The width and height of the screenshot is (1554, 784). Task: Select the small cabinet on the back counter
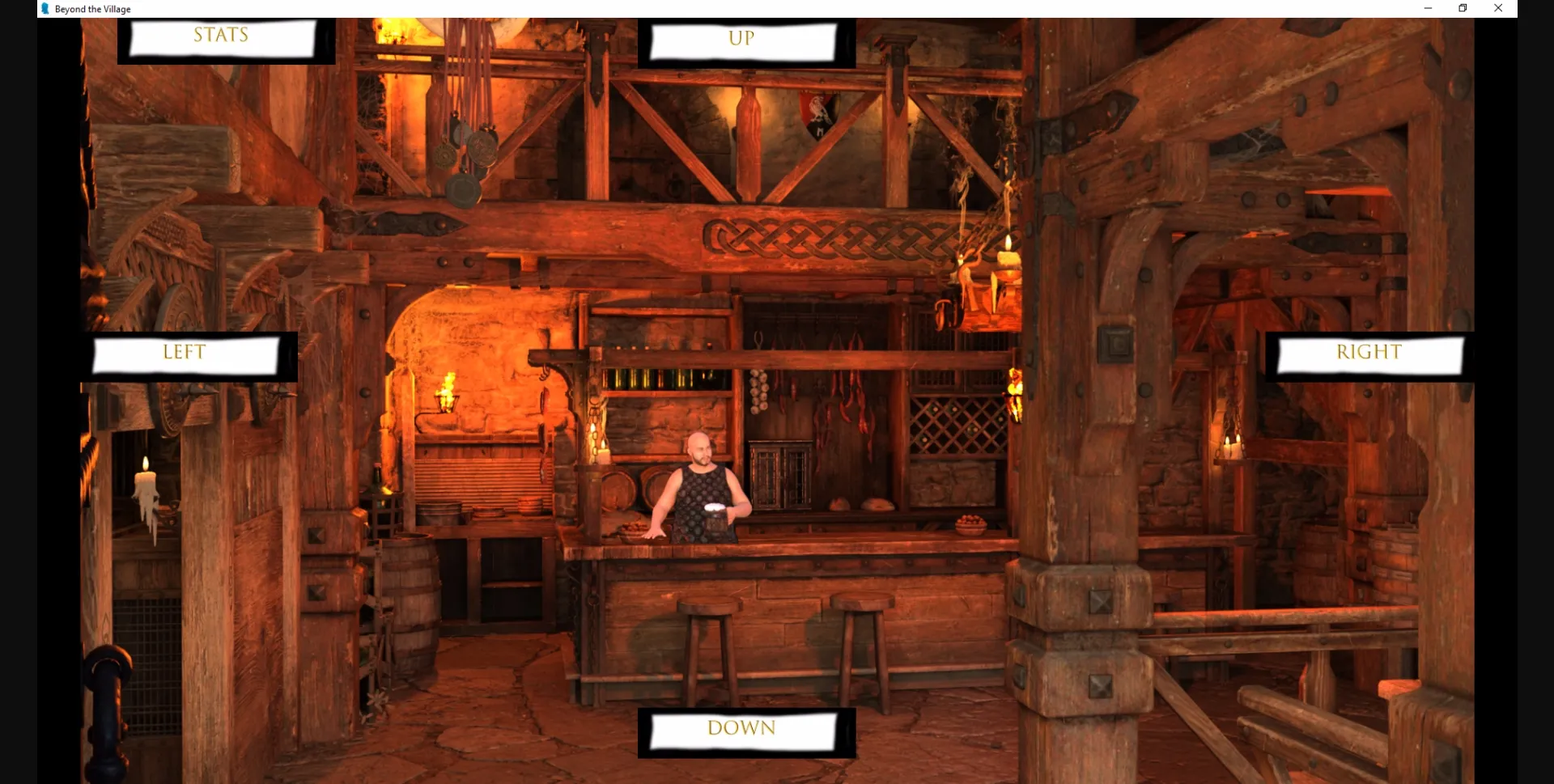coord(781,473)
